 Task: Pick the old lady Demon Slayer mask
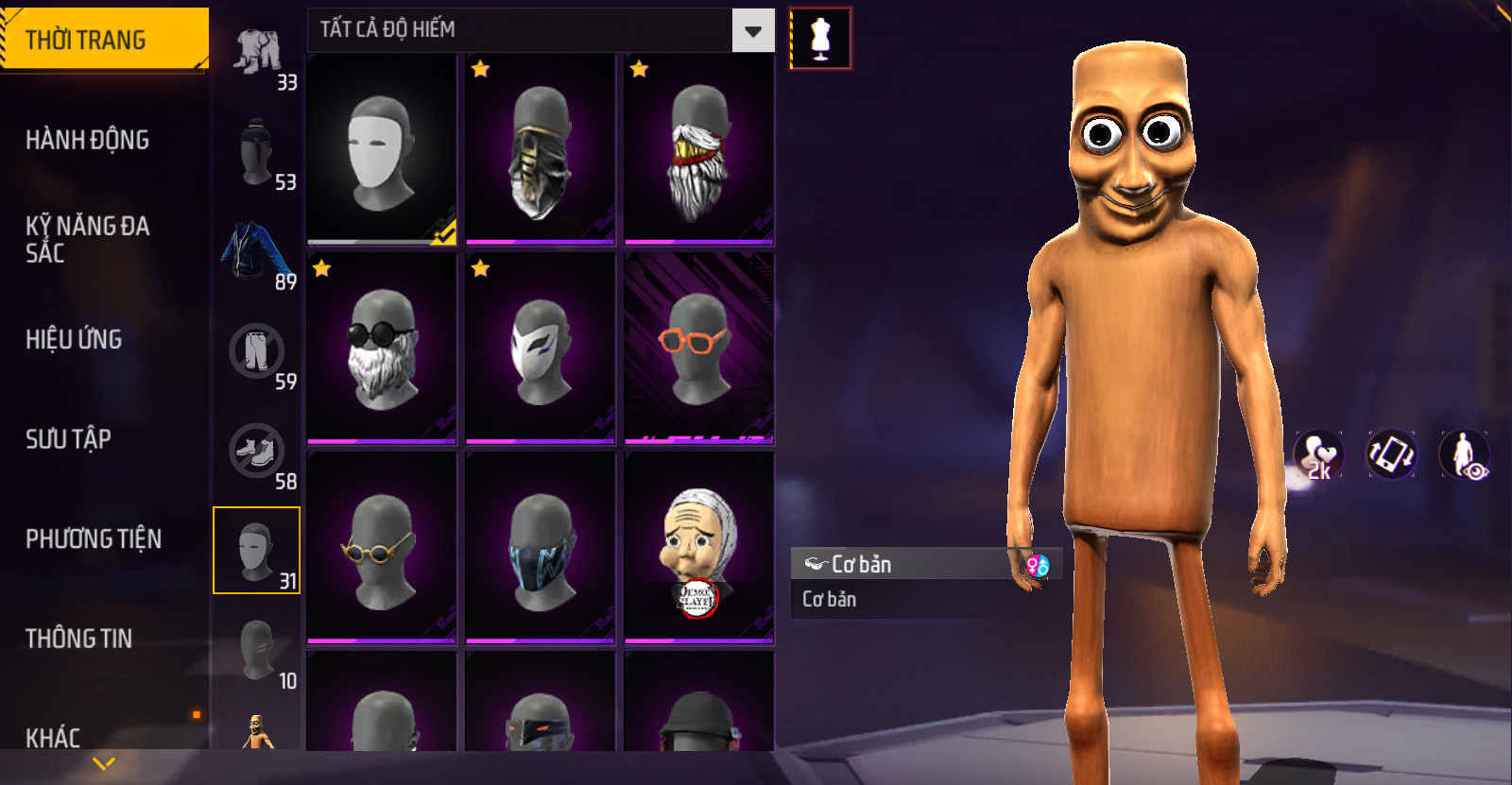(x=698, y=548)
